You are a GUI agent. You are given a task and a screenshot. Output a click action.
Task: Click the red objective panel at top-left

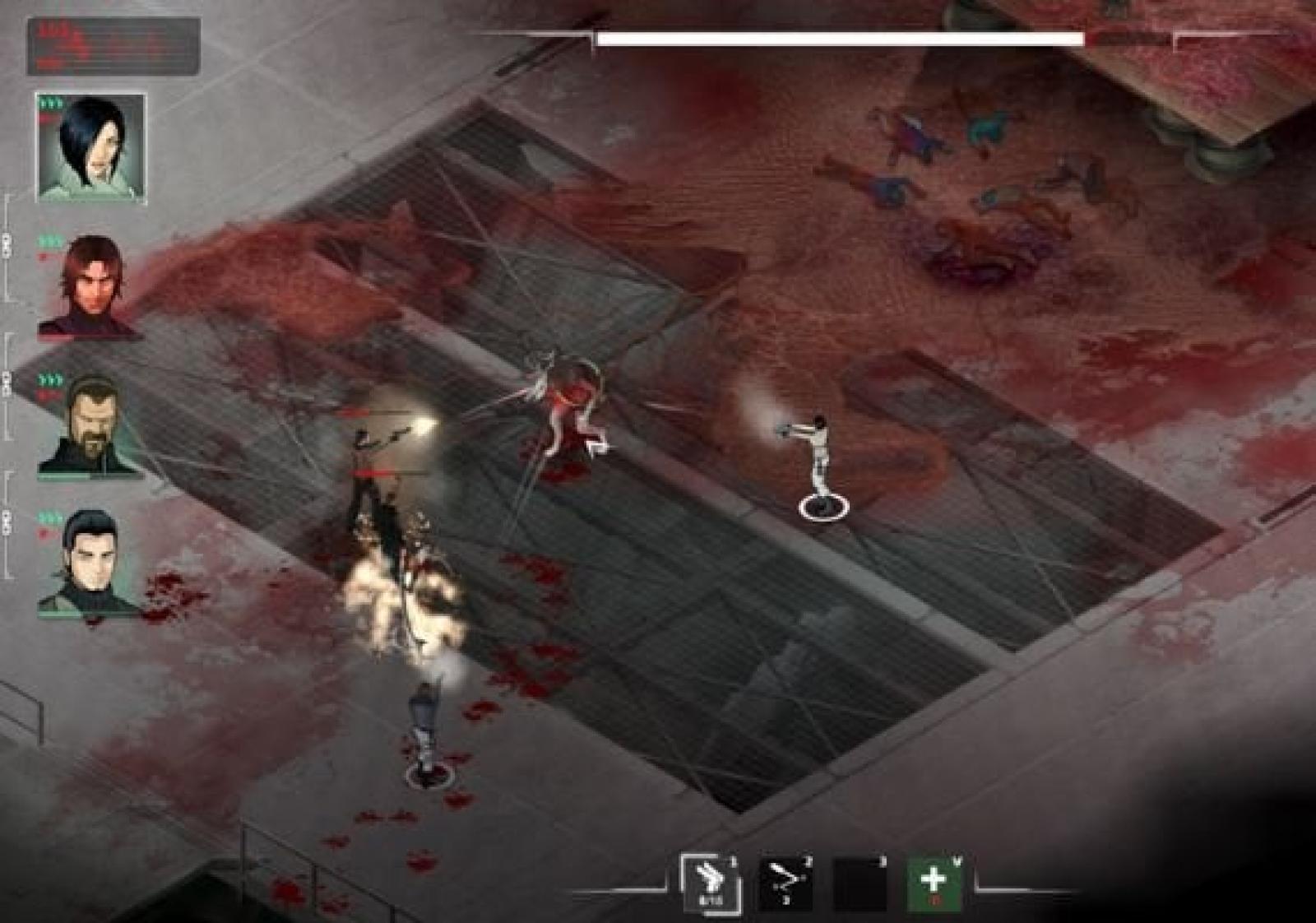[114, 46]
